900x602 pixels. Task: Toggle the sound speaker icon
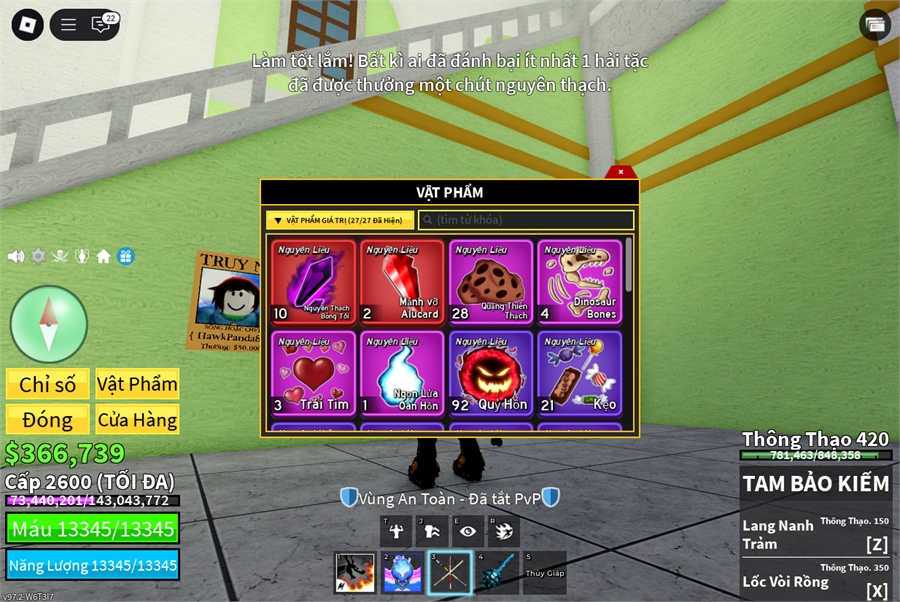16,256
